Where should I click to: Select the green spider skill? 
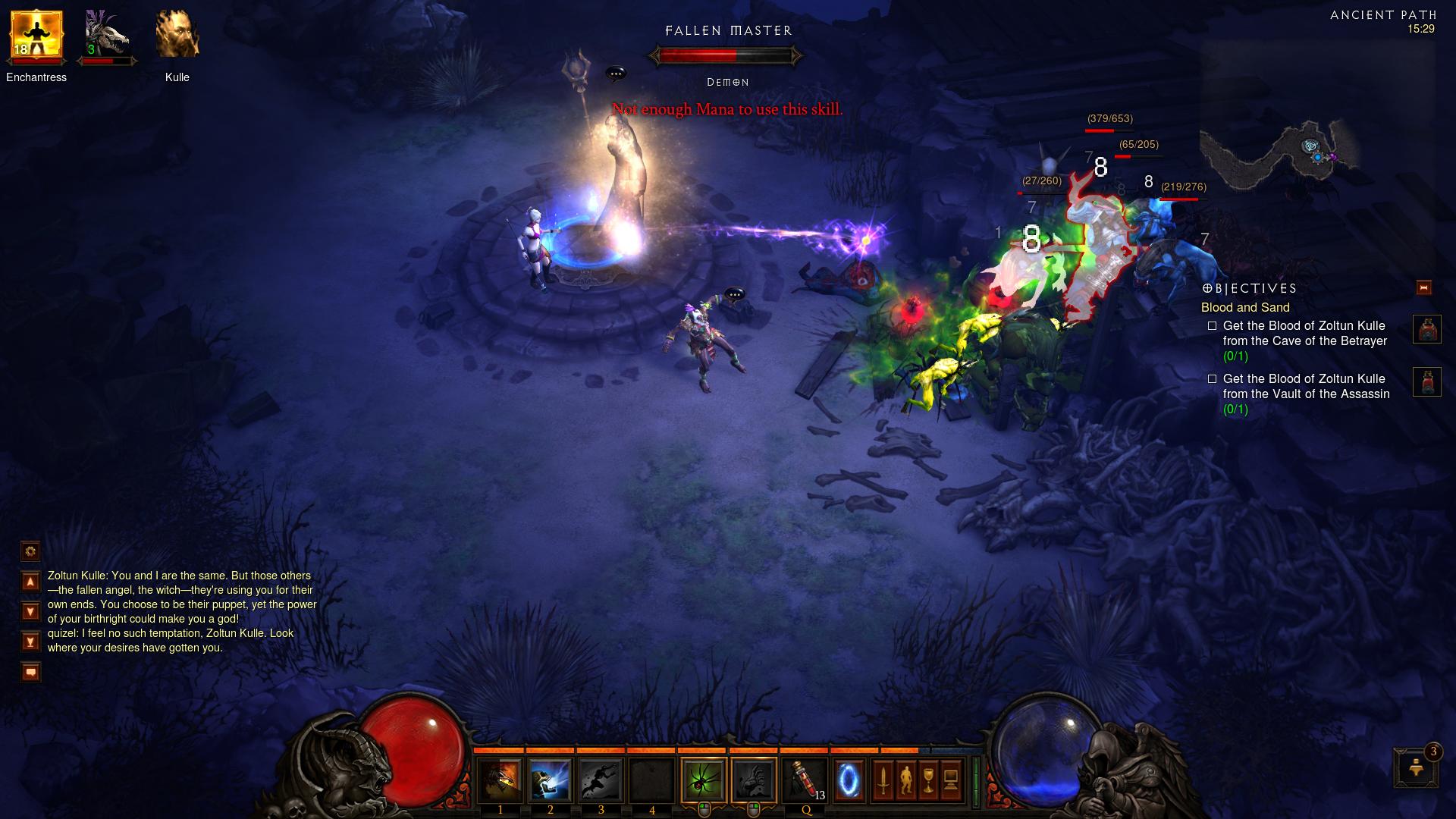click(x=704, y=780)
